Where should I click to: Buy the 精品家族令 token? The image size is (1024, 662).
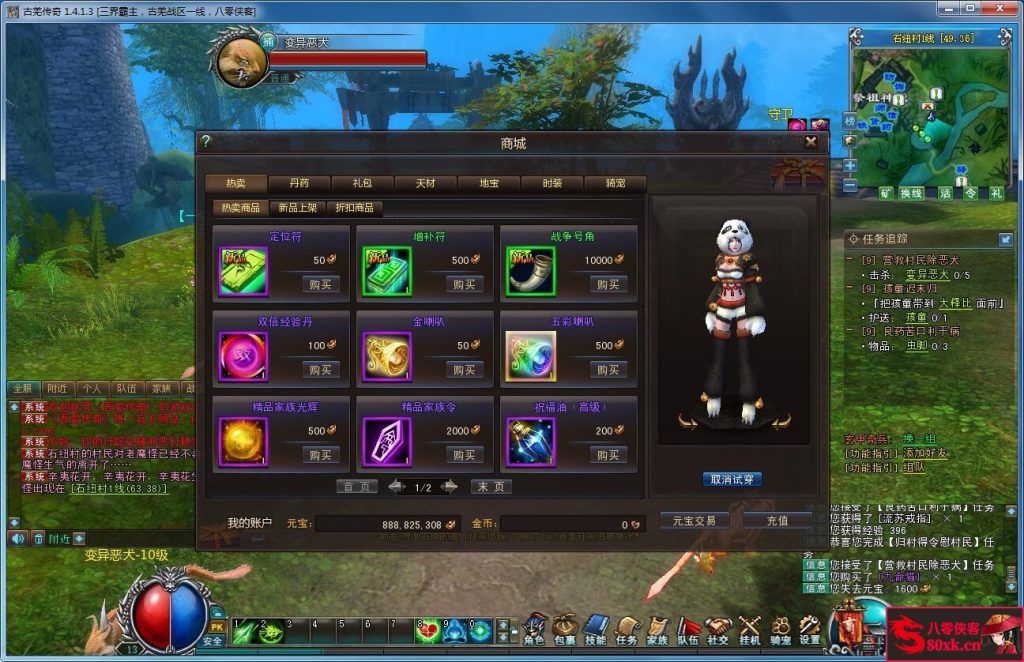coord(464,455)
